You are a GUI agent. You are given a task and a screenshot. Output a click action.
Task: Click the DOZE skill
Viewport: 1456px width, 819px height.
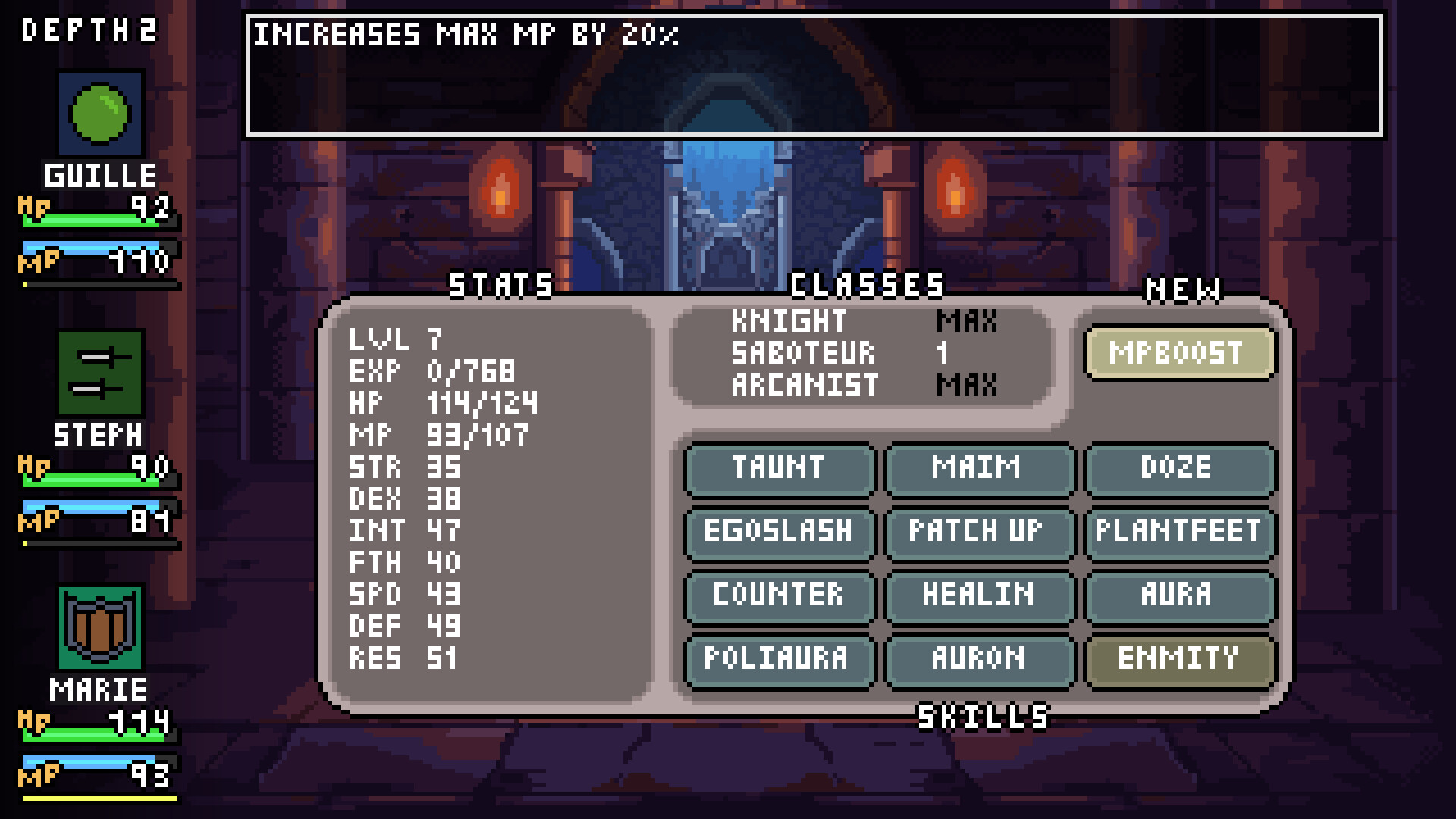(1180, 470)
